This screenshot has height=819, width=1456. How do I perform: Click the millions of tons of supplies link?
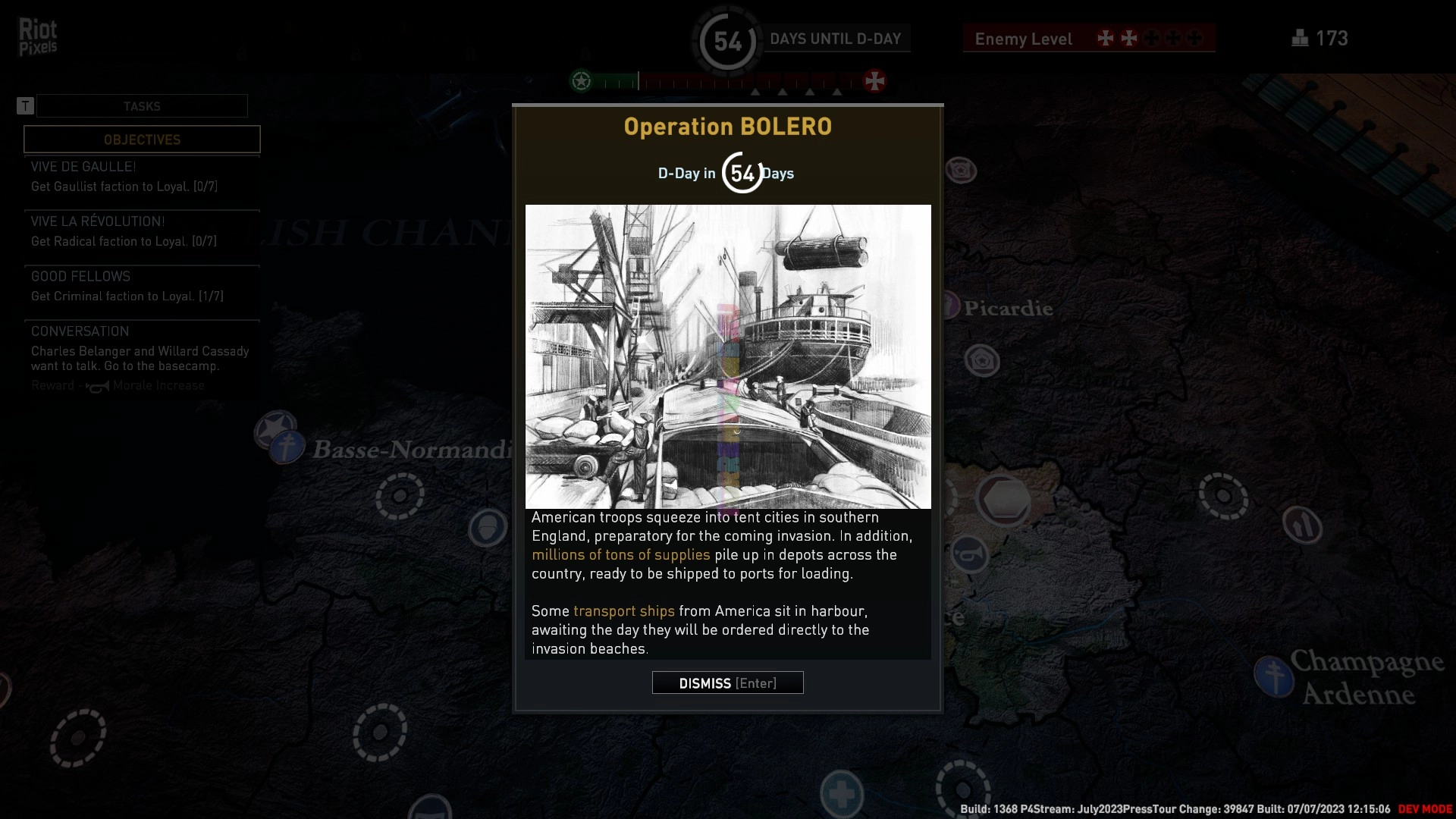point(620,555)
